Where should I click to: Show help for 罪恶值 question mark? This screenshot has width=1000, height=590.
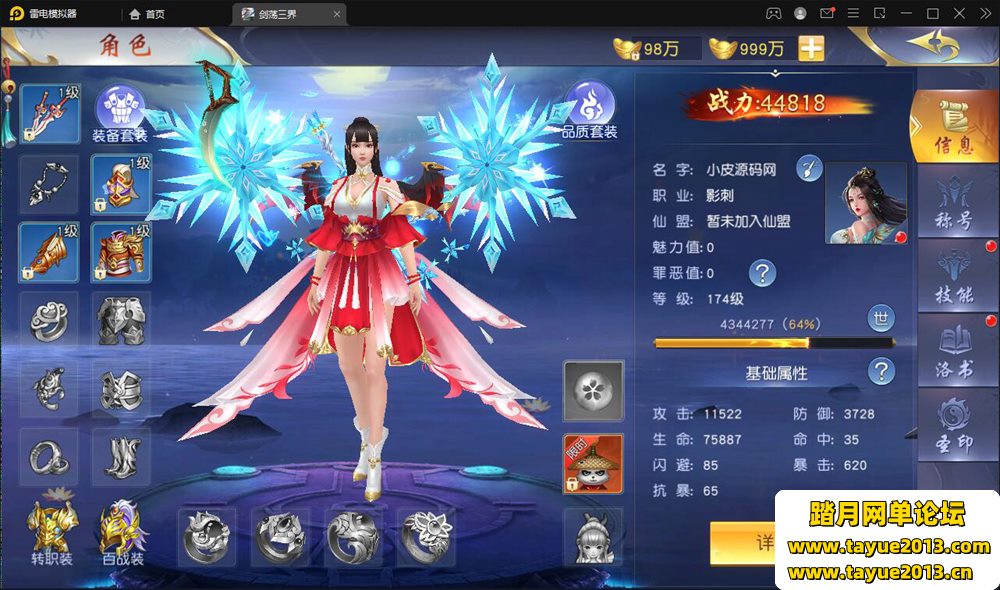click(763, 272)
